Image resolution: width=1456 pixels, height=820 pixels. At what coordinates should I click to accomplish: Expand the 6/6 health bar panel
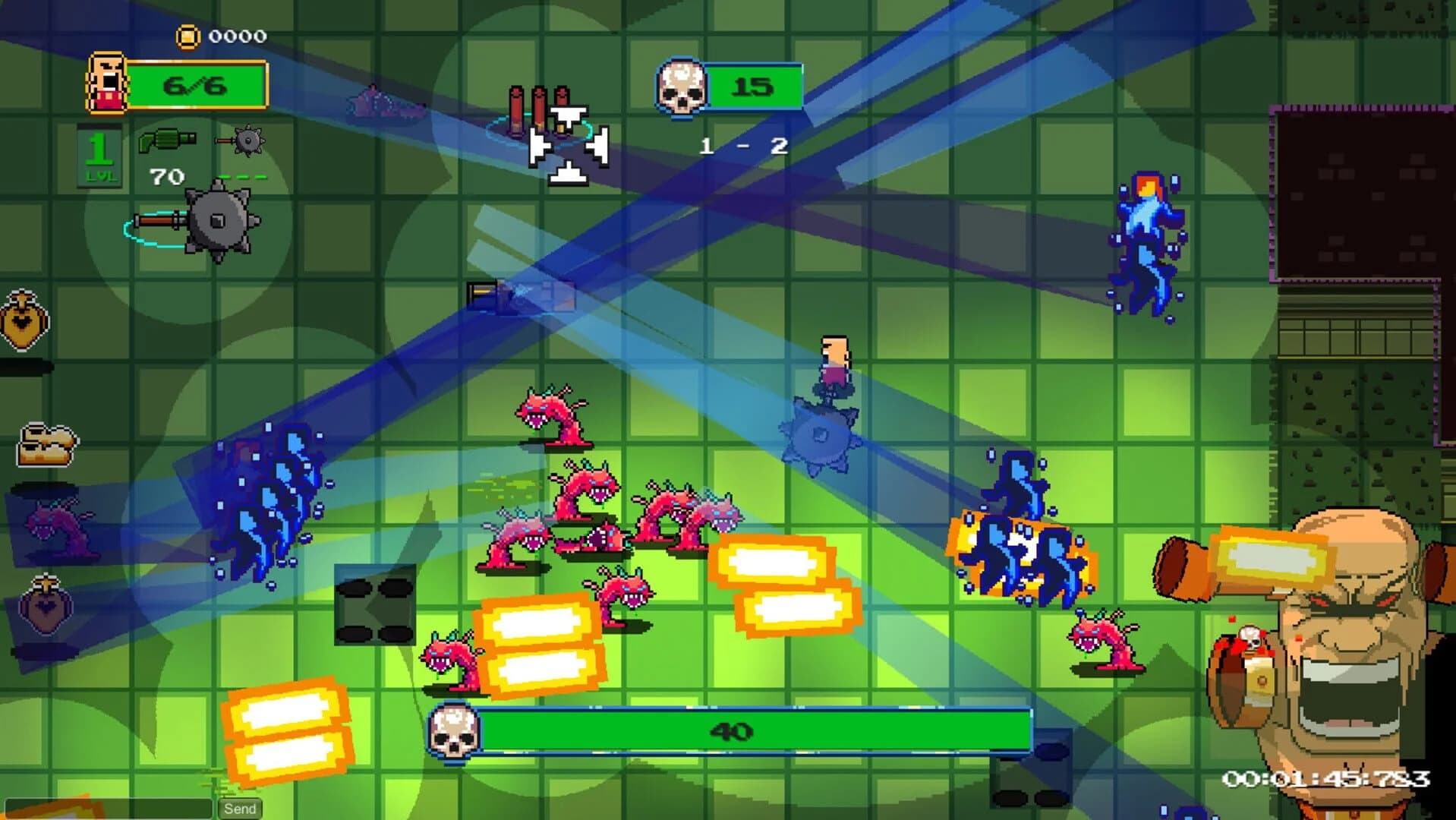(199, 84)
